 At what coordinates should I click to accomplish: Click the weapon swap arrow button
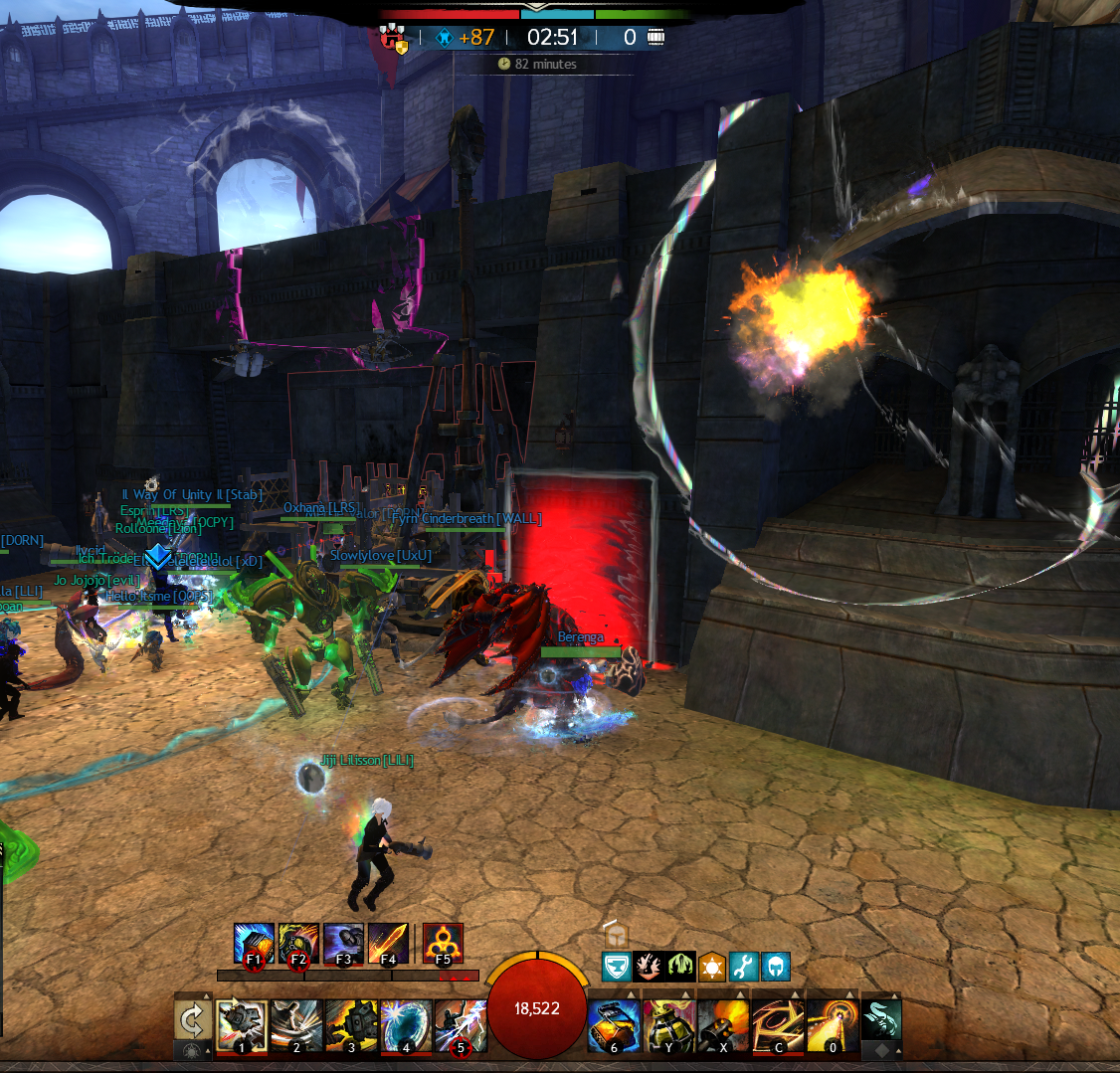point(192,1019)
